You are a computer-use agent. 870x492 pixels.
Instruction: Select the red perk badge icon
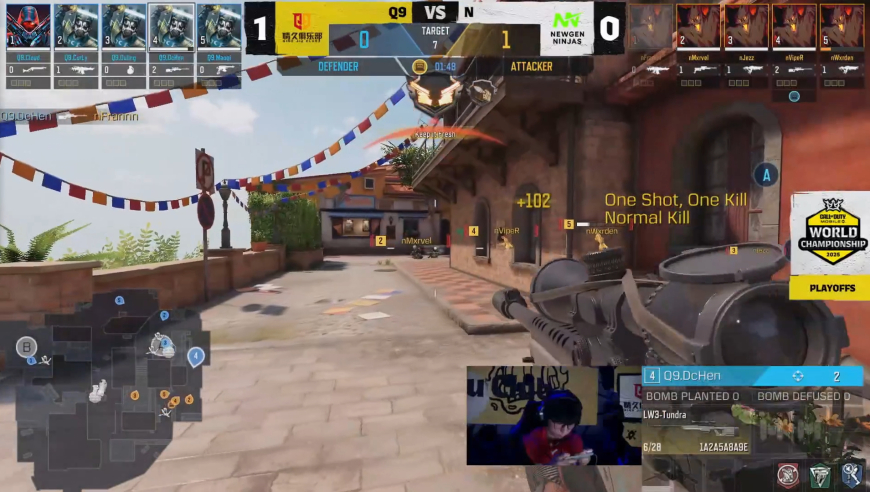pyautogui.click(x=789, y=476)
